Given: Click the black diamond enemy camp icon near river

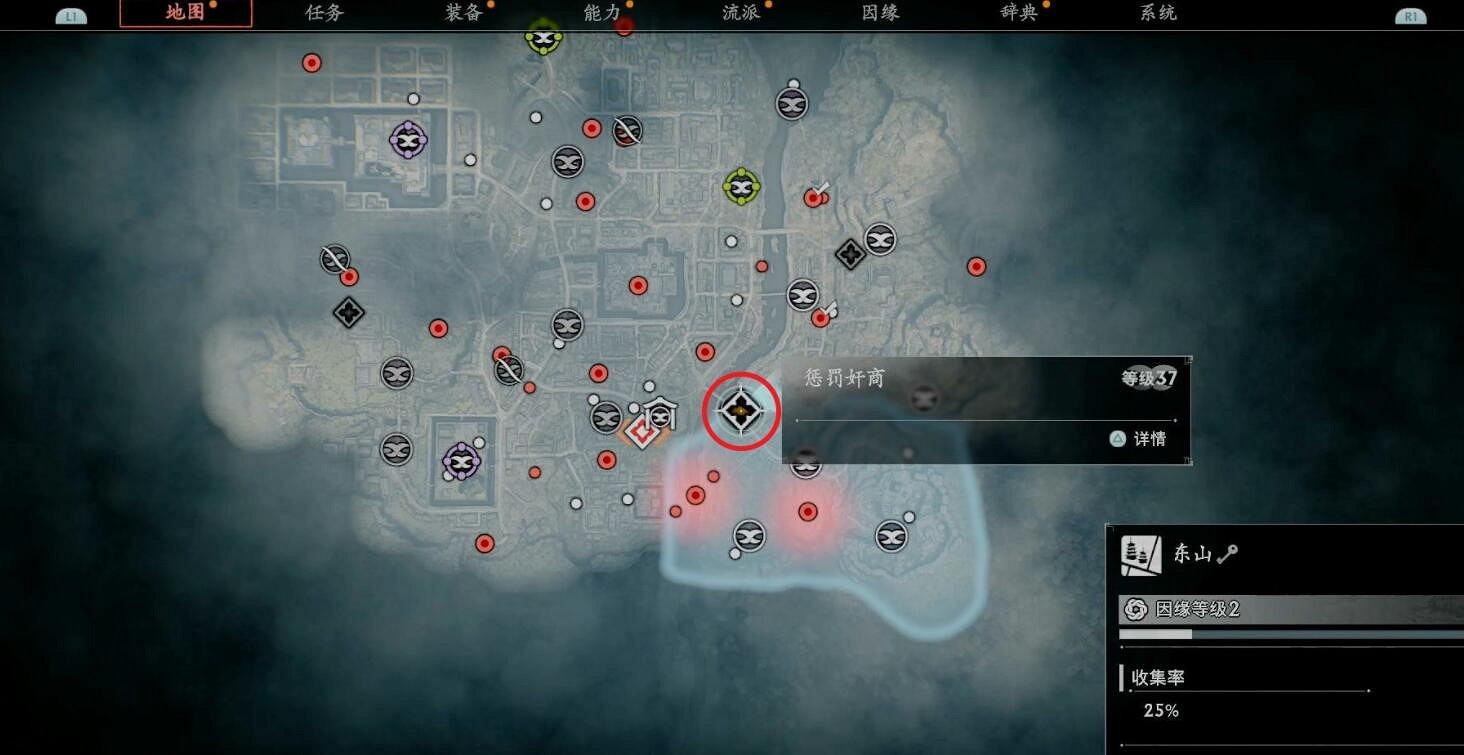Looking at the screenshot, I should (x=848, y=255).
